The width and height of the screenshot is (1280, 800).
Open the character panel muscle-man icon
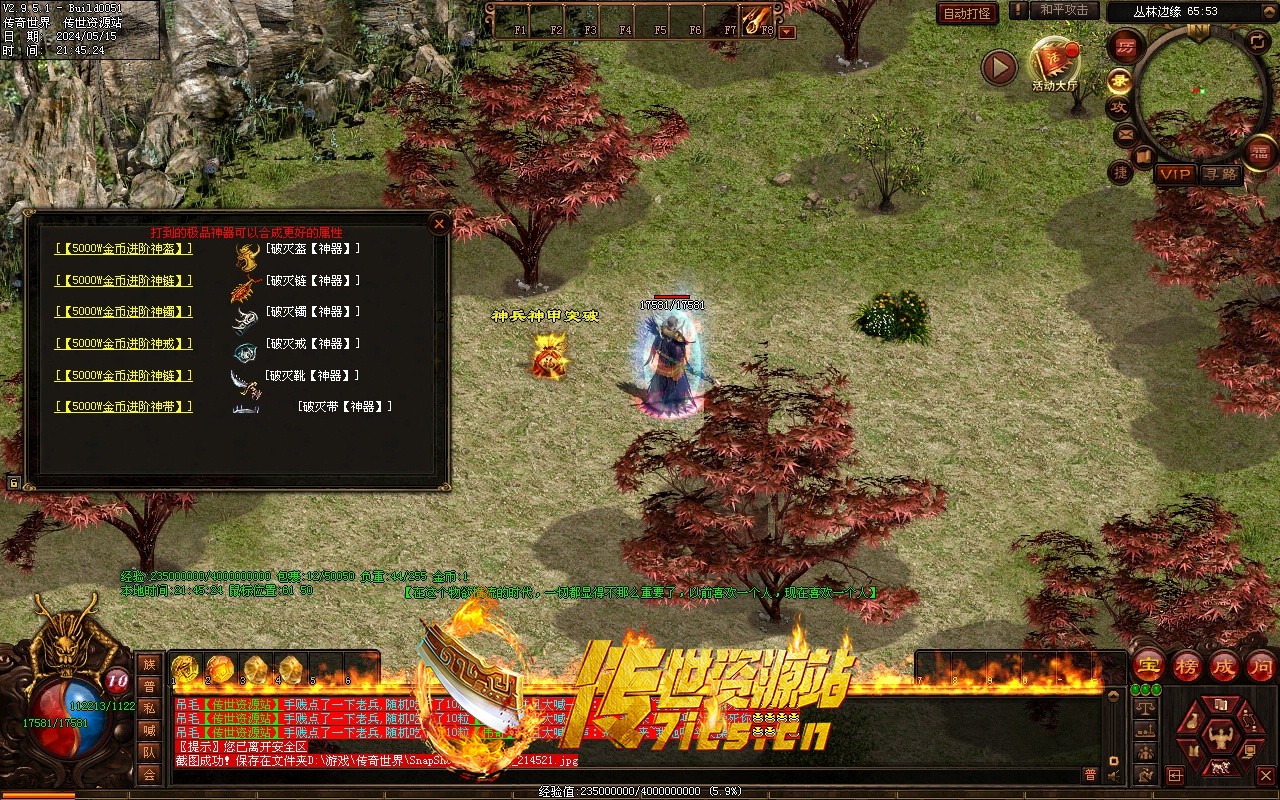[1220, 738]
